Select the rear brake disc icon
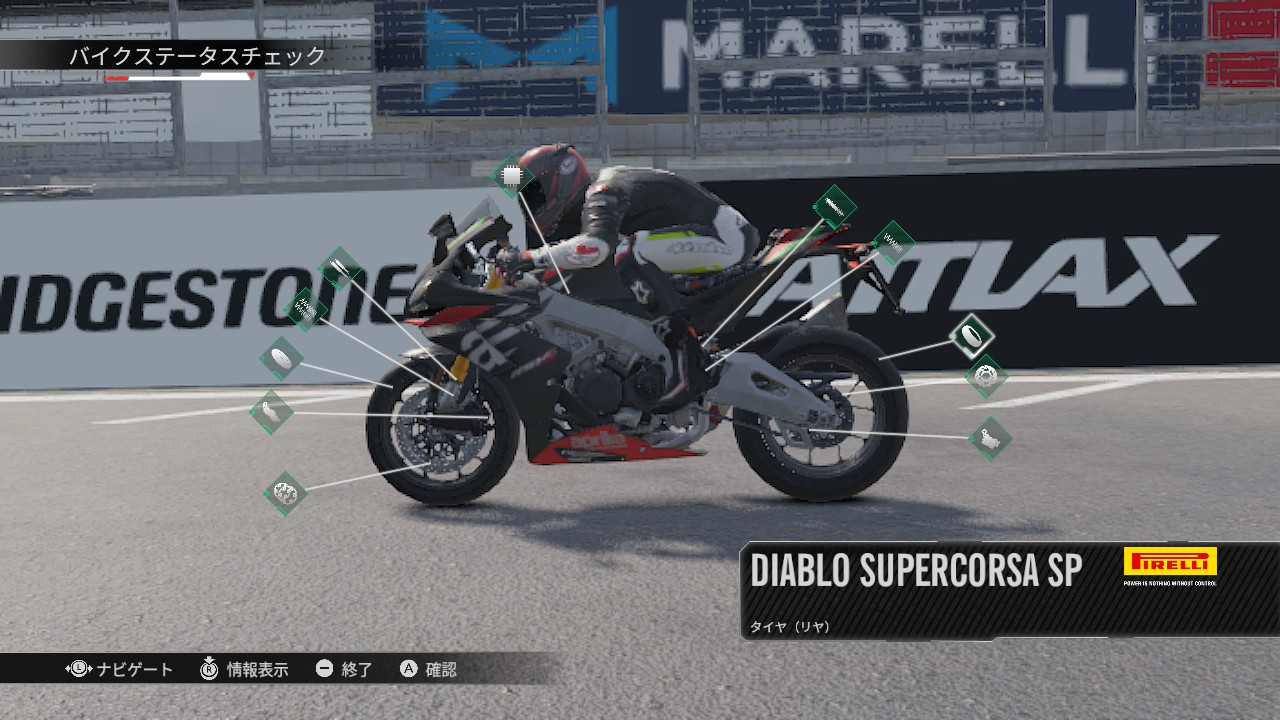Screen dimensions: 1280x720 [x=986, y=377]
